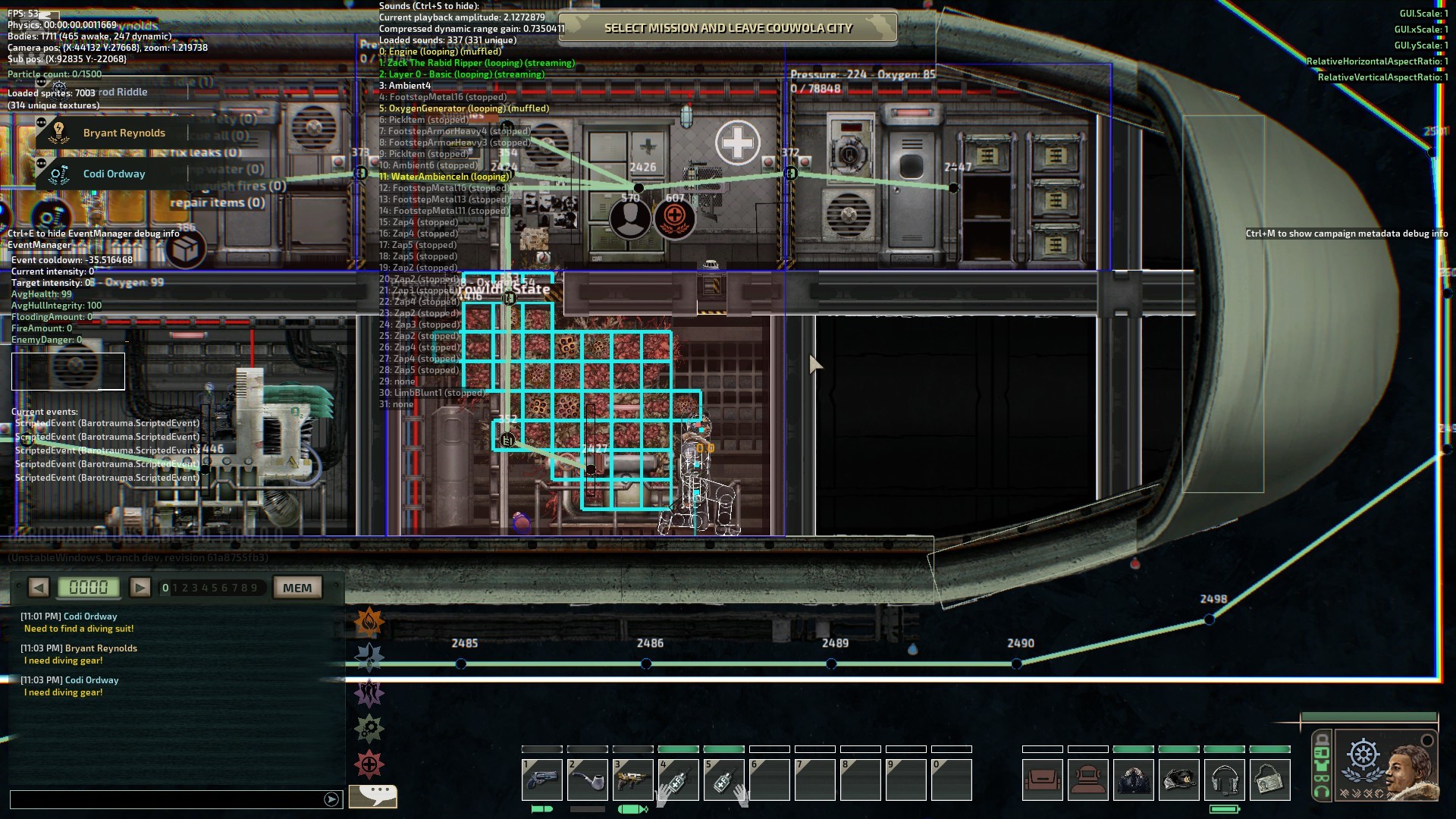Select crew member Codi Ordway

pos(114,174)
